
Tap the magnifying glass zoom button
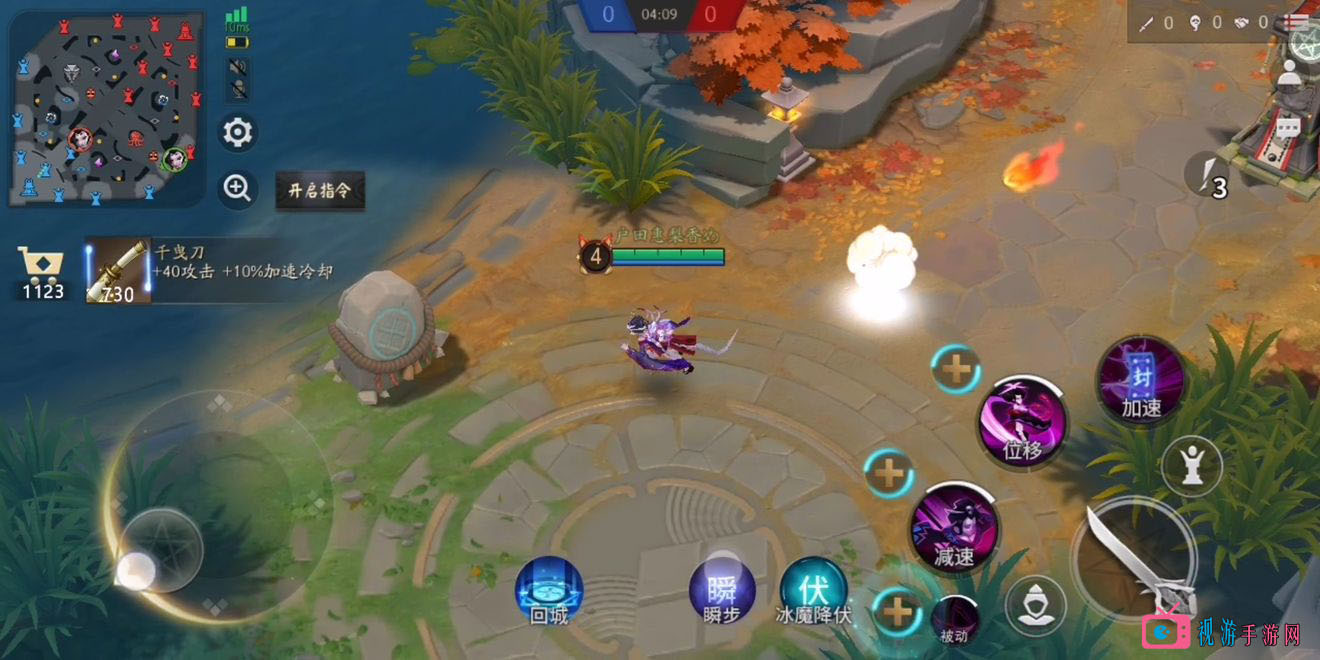pos(237,189)
